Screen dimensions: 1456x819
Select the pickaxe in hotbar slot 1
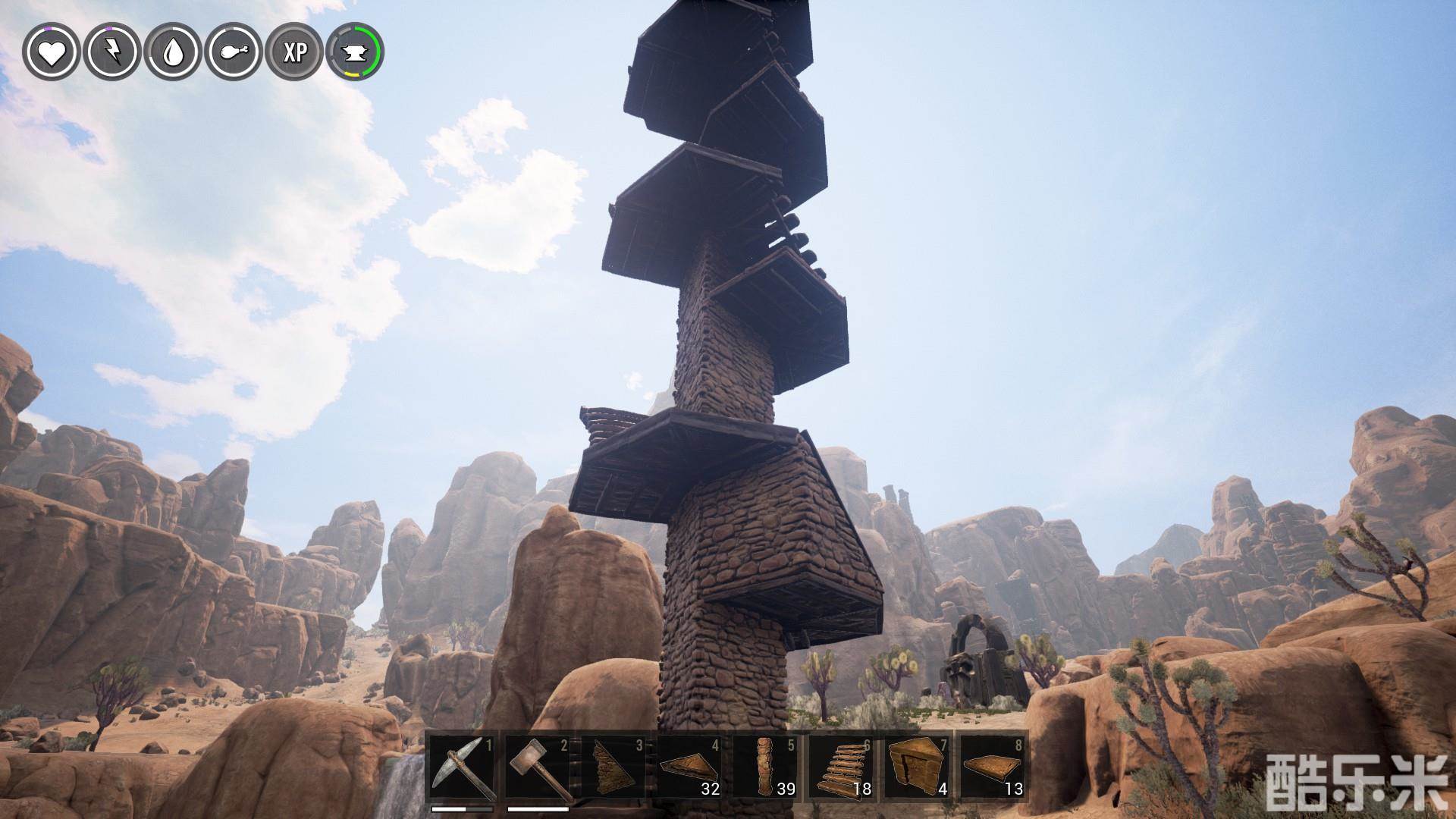tap(462, 767)
